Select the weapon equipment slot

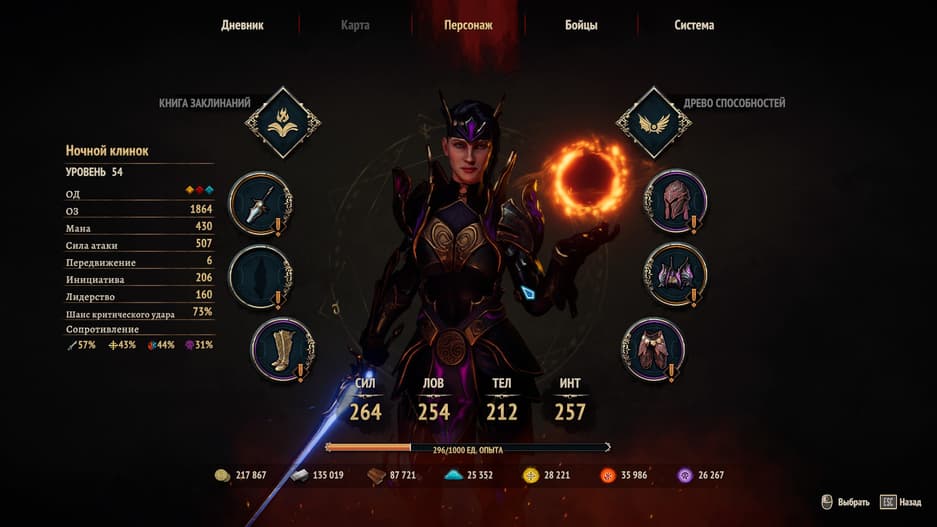(260, 203)
